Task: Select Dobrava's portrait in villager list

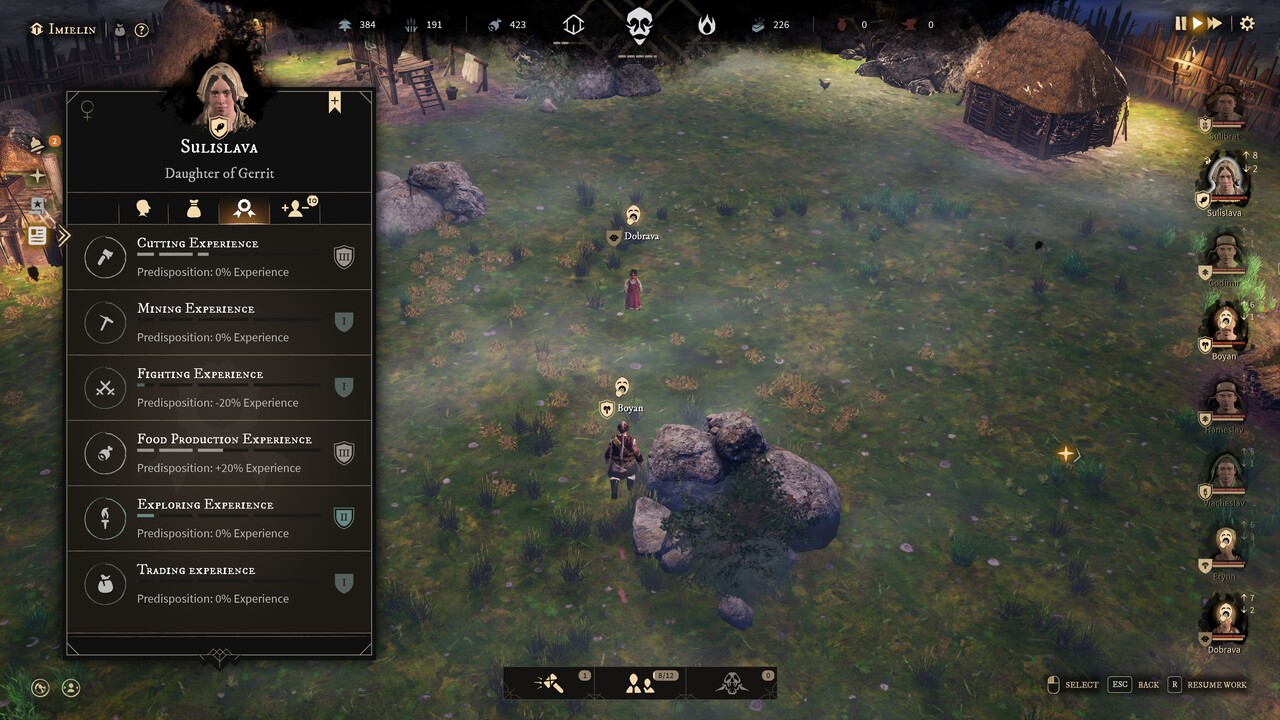Action: tap(1224, 620)
